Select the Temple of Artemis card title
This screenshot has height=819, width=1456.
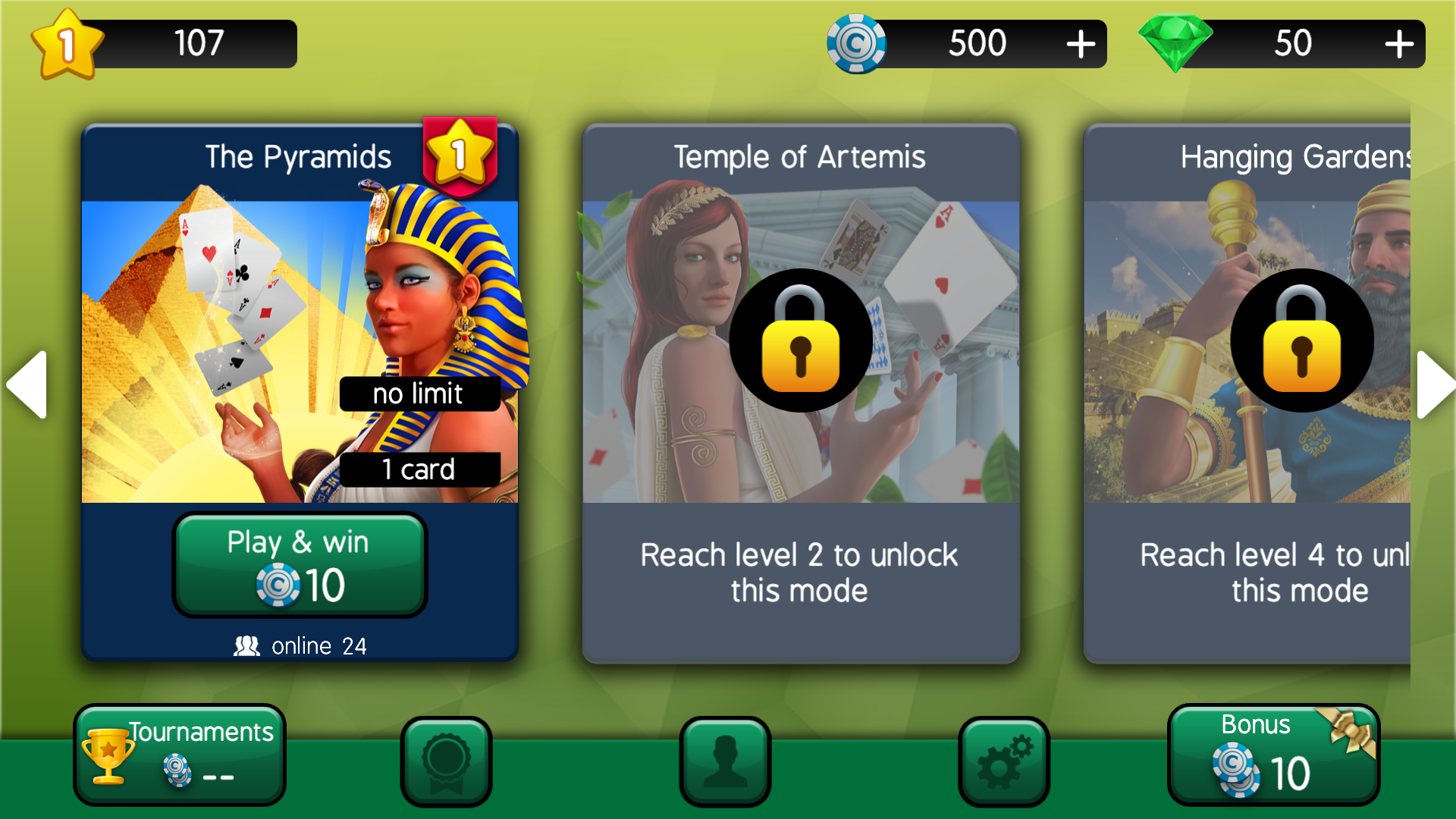[799, 157]
